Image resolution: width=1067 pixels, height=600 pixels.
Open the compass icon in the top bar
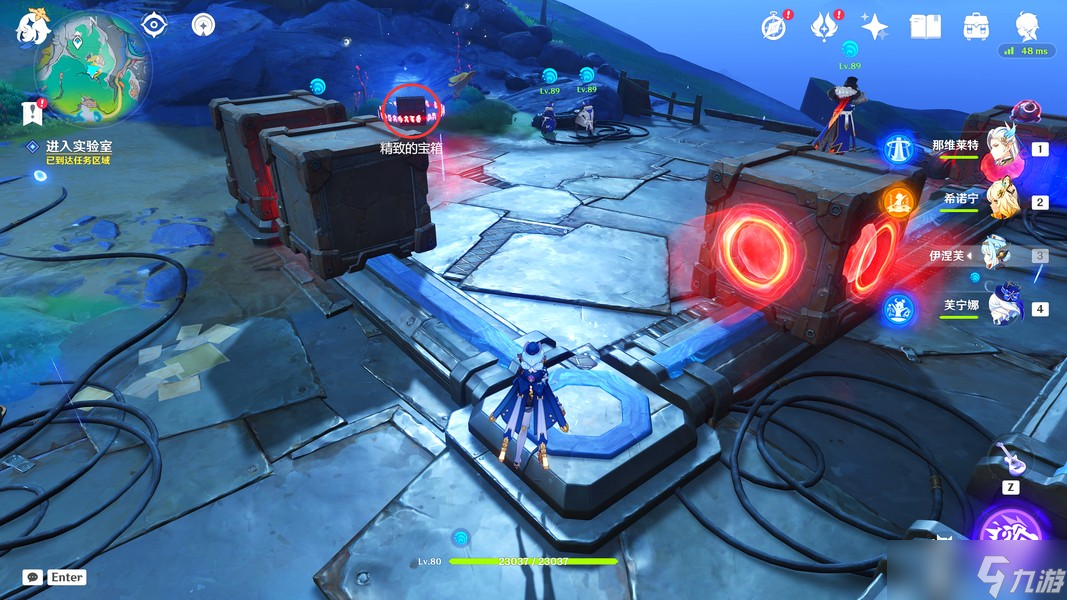(x=772, y=27)
